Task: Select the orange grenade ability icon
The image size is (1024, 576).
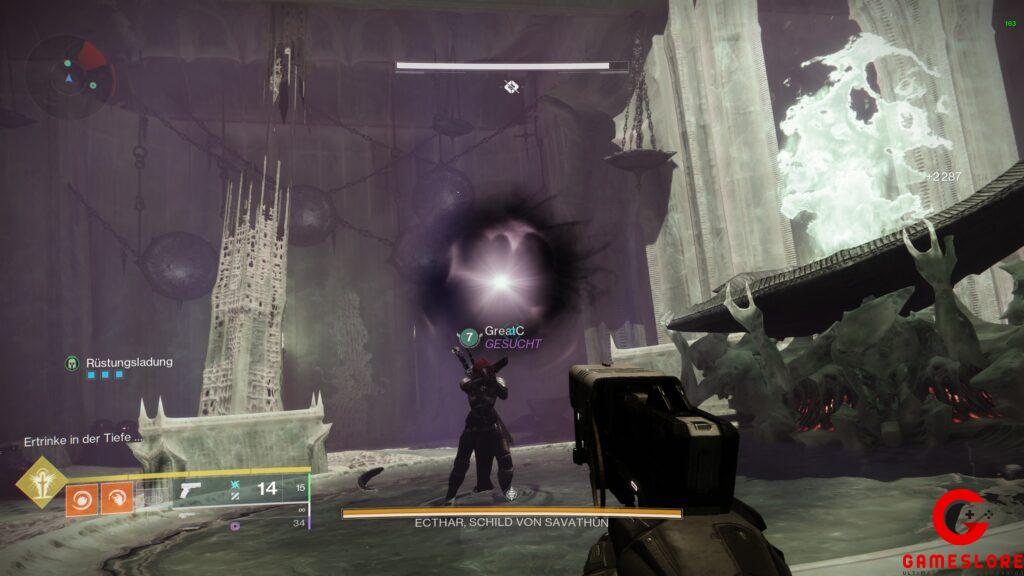Action: (82, 498)
